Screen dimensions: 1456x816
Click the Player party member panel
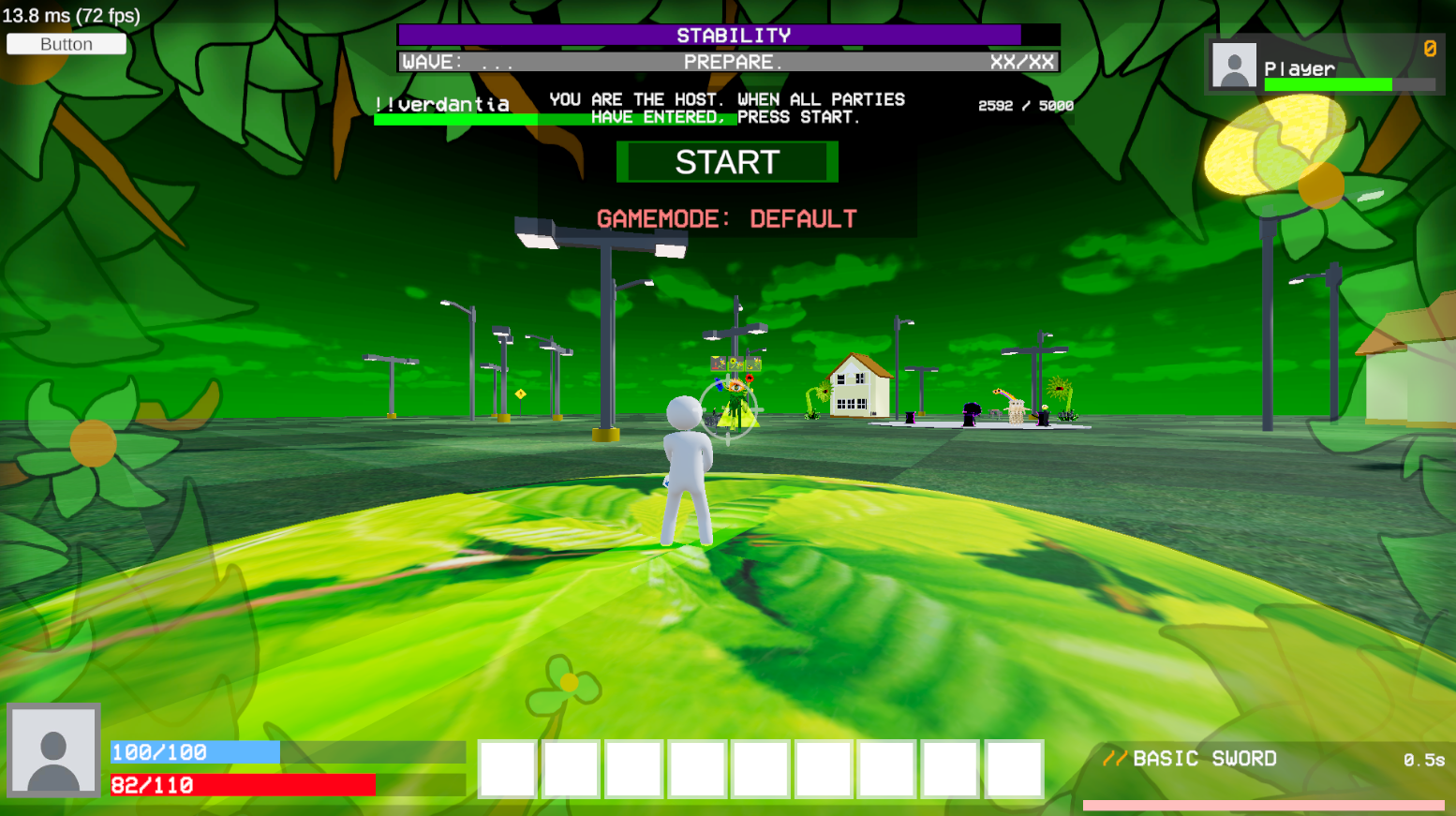pyautogui.click(x=1324, y=67)
